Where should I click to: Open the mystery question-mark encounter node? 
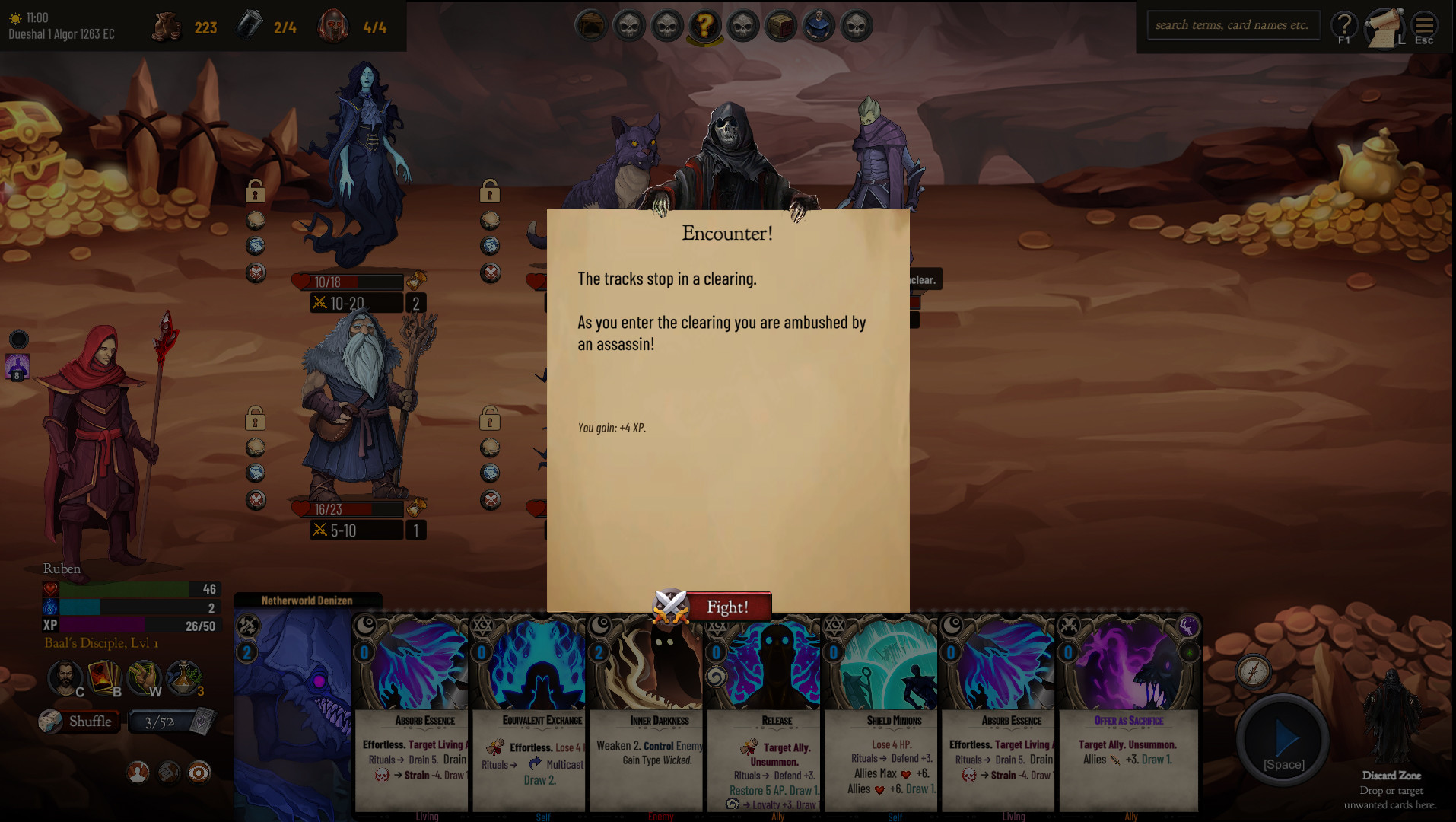pos(705,25)
